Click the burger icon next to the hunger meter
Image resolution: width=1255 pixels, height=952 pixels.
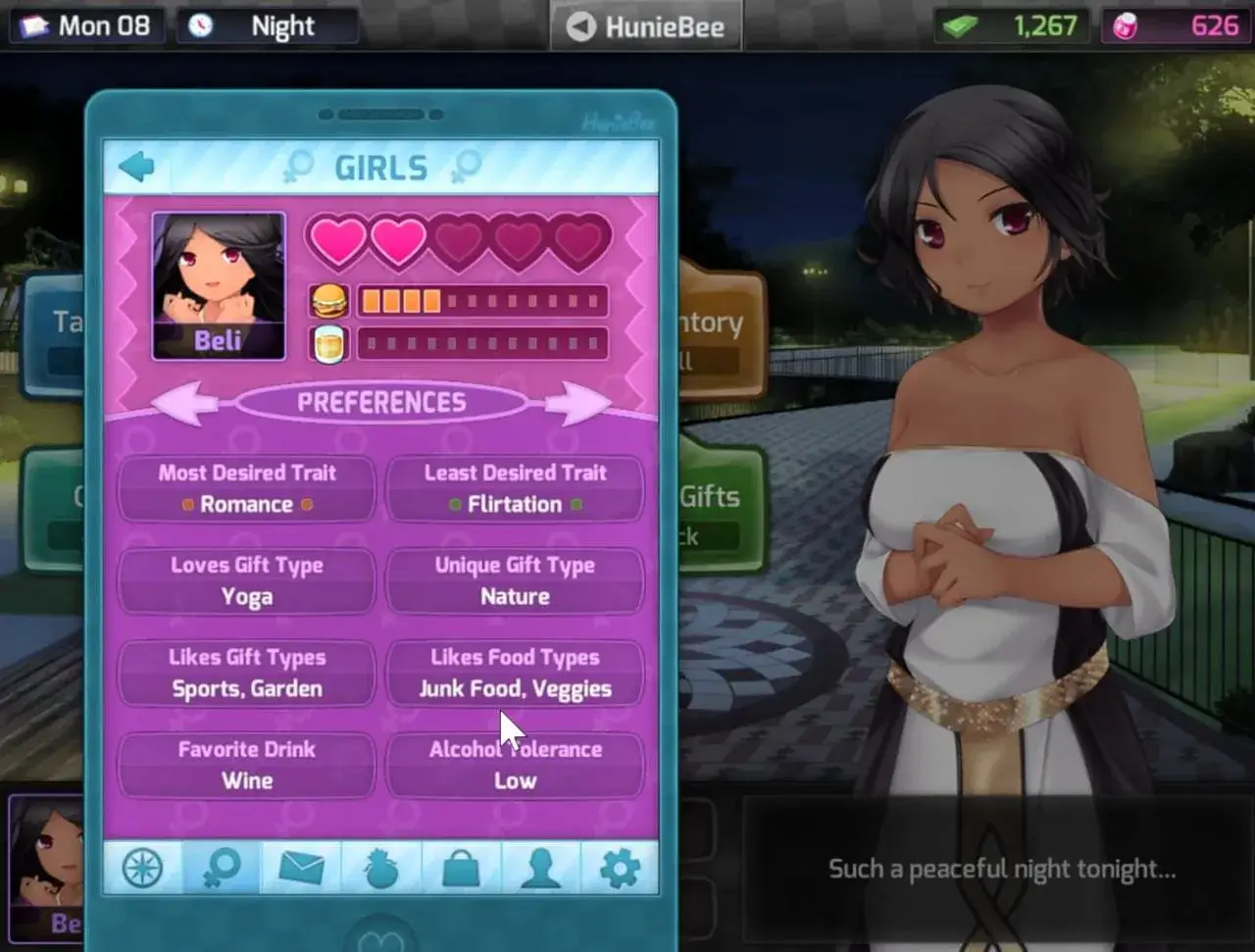click(x=328, y=299)
